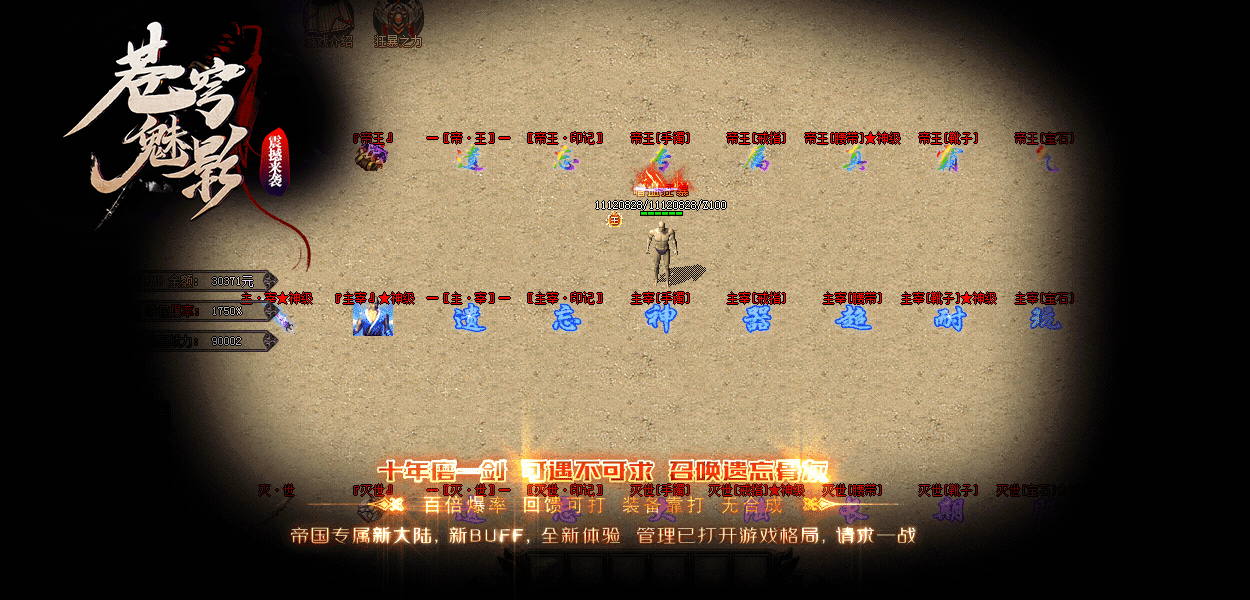
Task: Open the 游戏介绍 game introduction icon
Action: [x=329, y=22]
